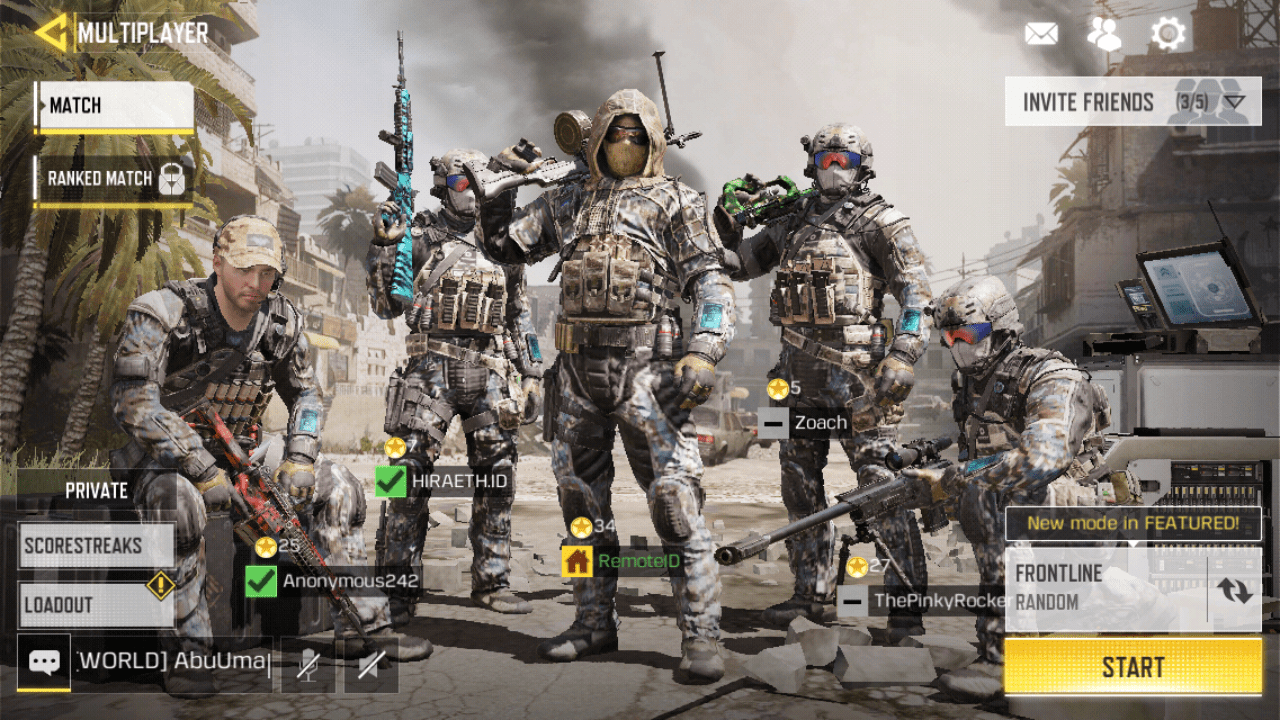The image size is (1280, 720).
Task: Open the Loadout menu
Action: click(x=97, y=604)
